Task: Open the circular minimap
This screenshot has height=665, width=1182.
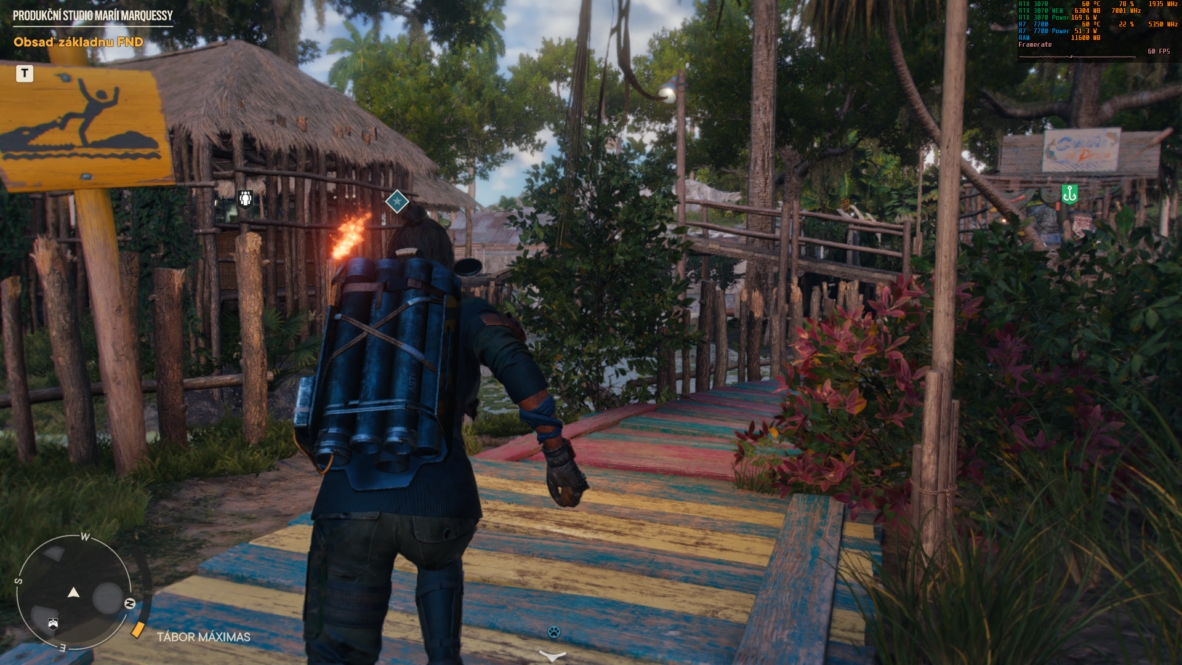Action: [74, 591]
